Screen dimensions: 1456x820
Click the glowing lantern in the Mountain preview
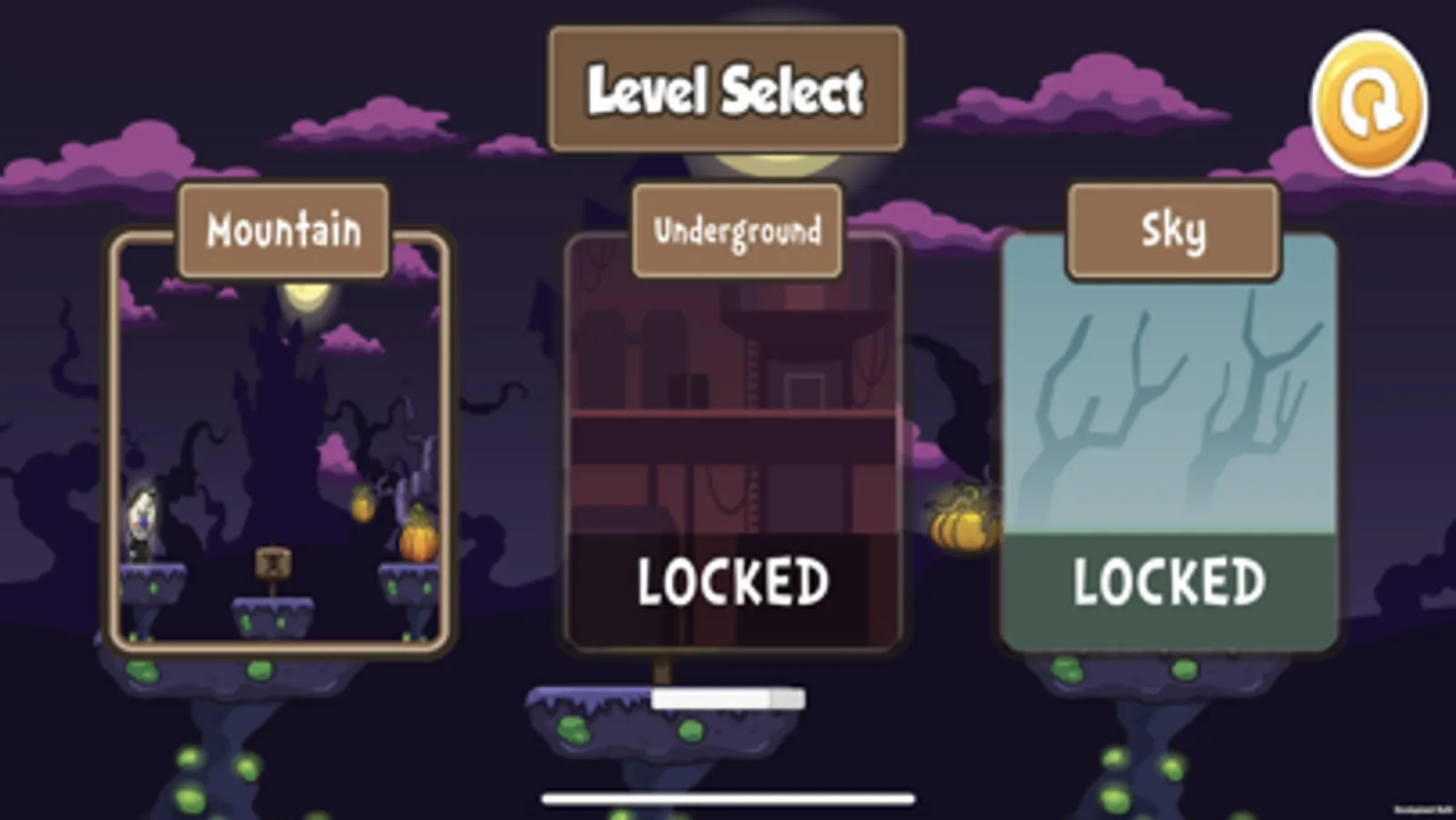click(361, 502)
